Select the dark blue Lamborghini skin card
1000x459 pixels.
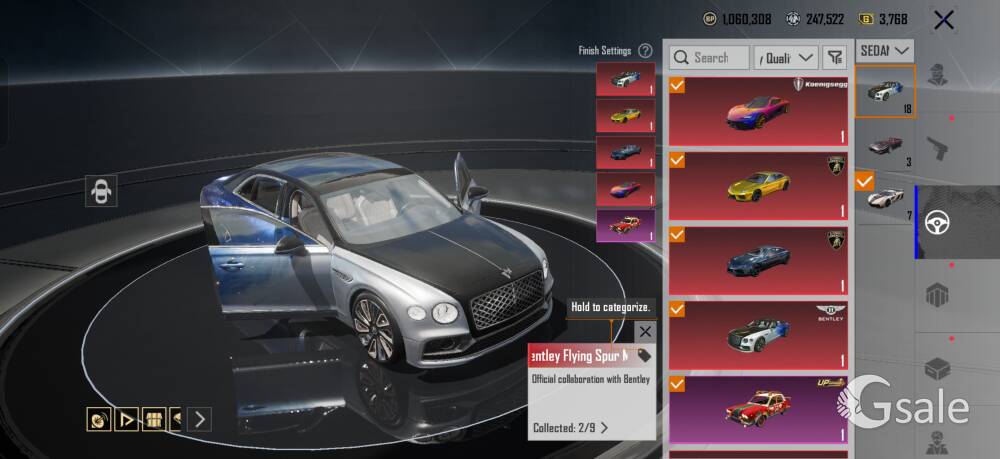pos(759,259)
